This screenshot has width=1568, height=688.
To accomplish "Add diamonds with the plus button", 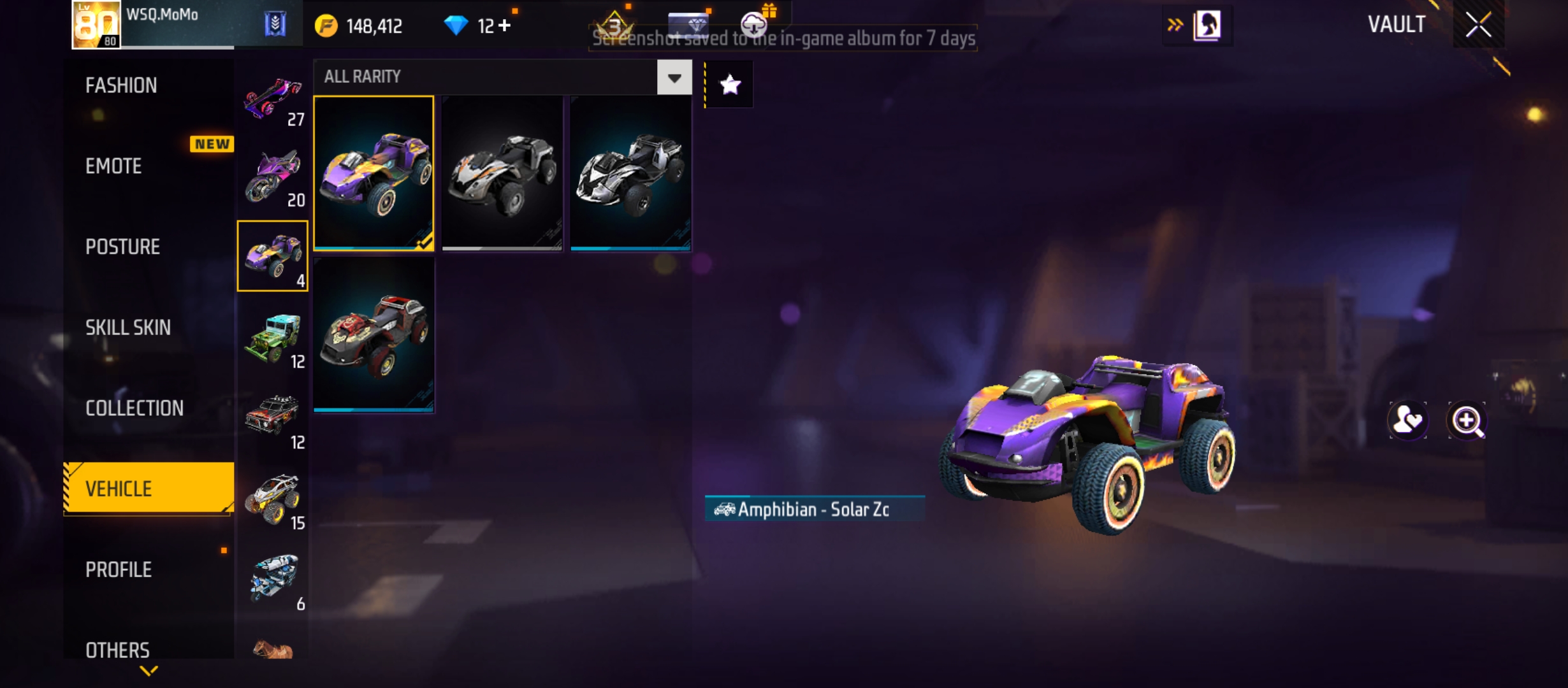I will point(504,25).
